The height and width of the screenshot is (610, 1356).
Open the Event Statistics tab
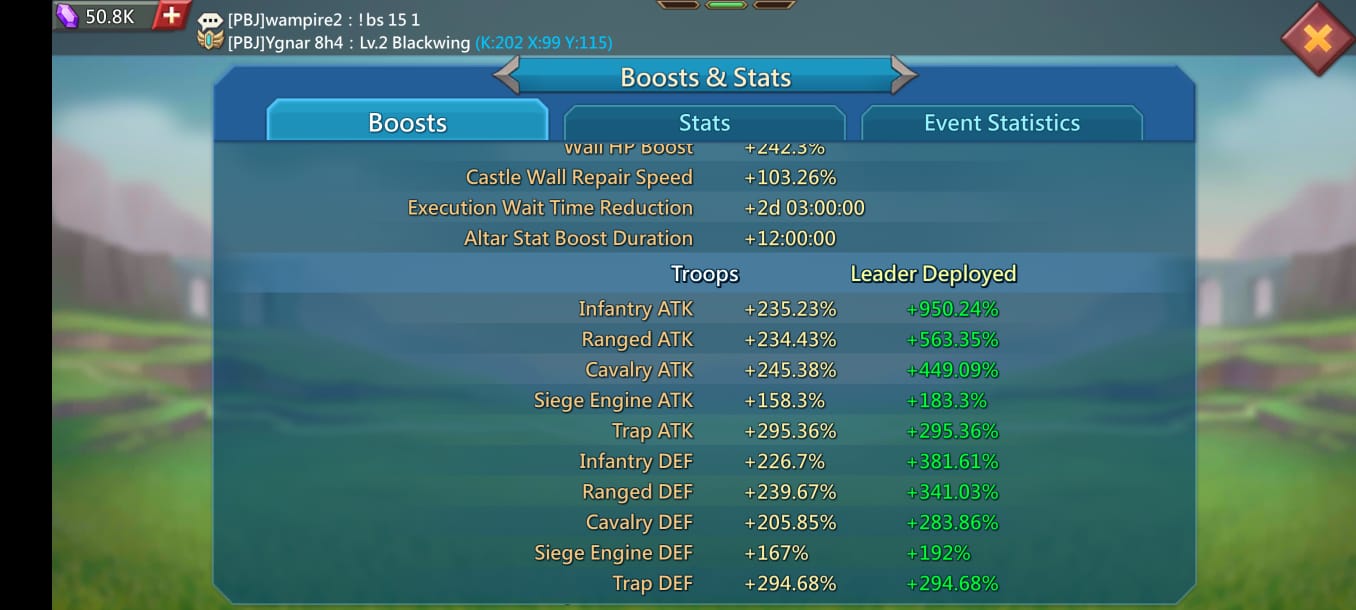pyautogui.click(x=1001, y=123)
